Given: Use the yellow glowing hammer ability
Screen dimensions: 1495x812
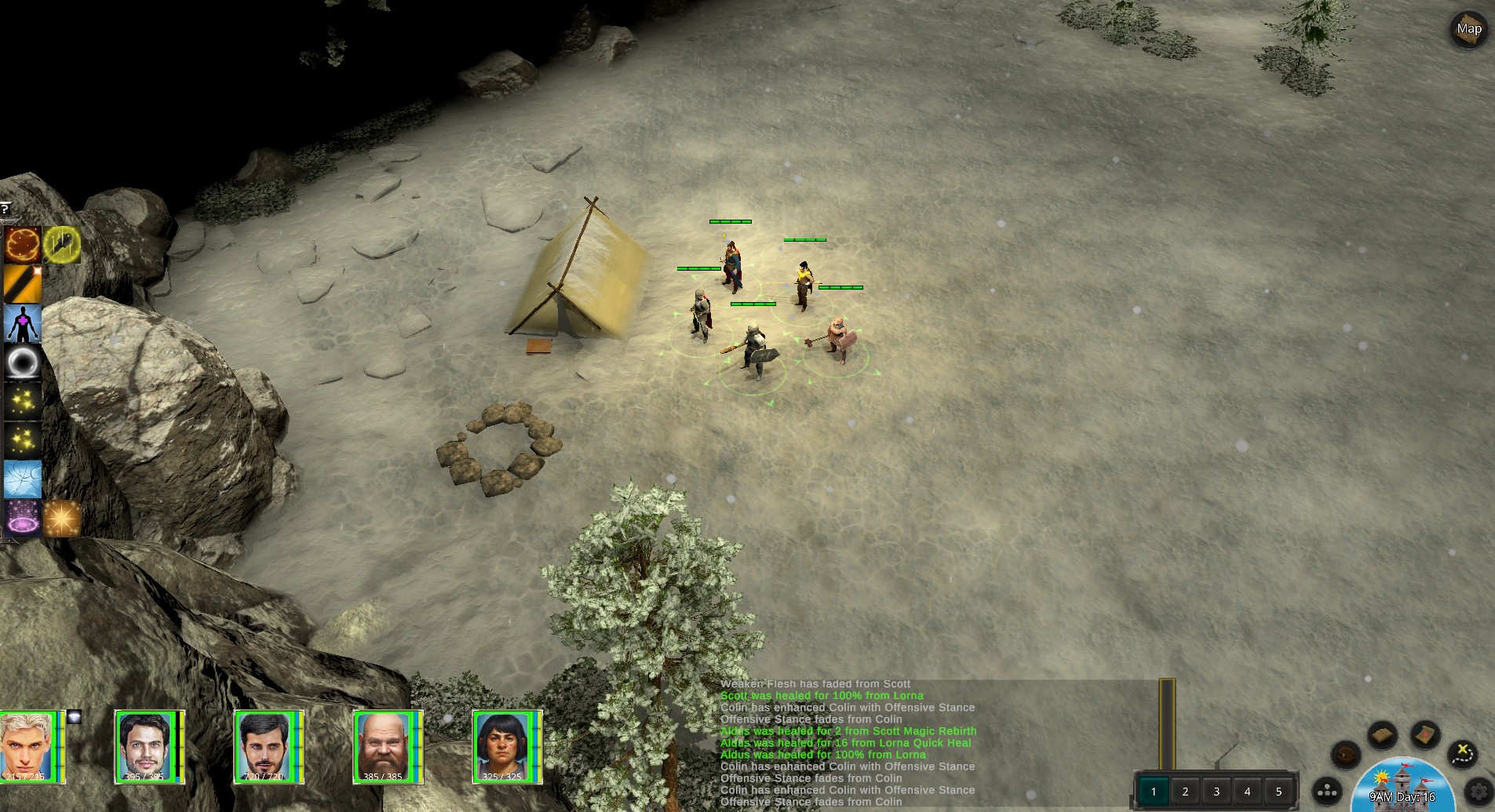Looking at the screenshot, I should pyautogui.click(x=62, y=244).
